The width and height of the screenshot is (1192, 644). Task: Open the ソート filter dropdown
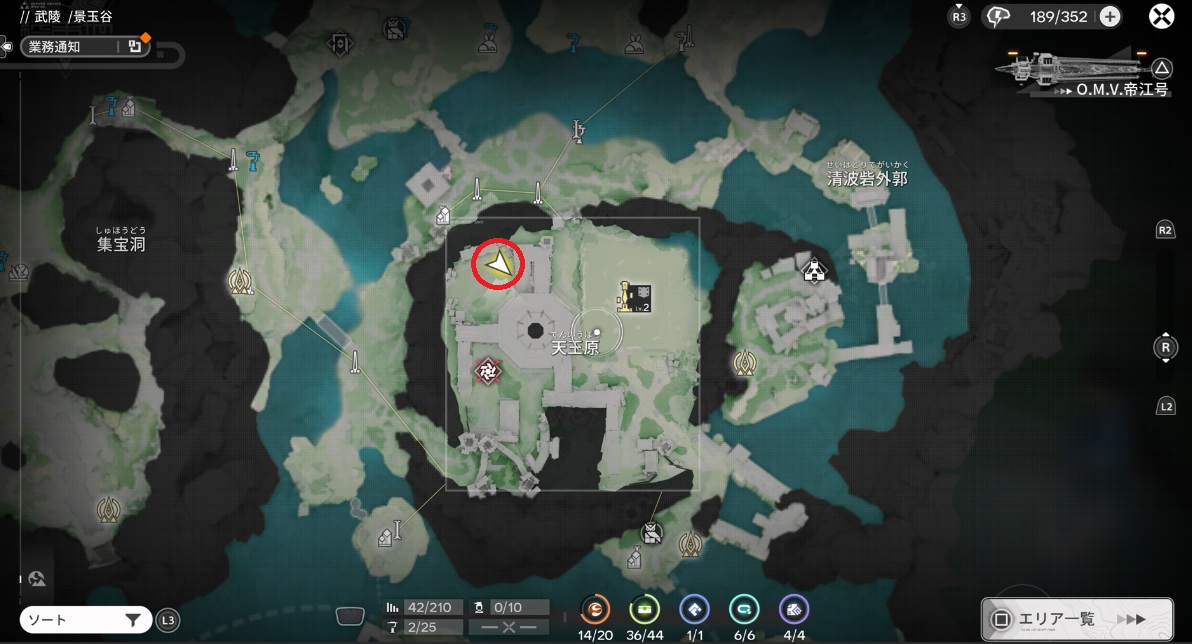pos(85,620)
